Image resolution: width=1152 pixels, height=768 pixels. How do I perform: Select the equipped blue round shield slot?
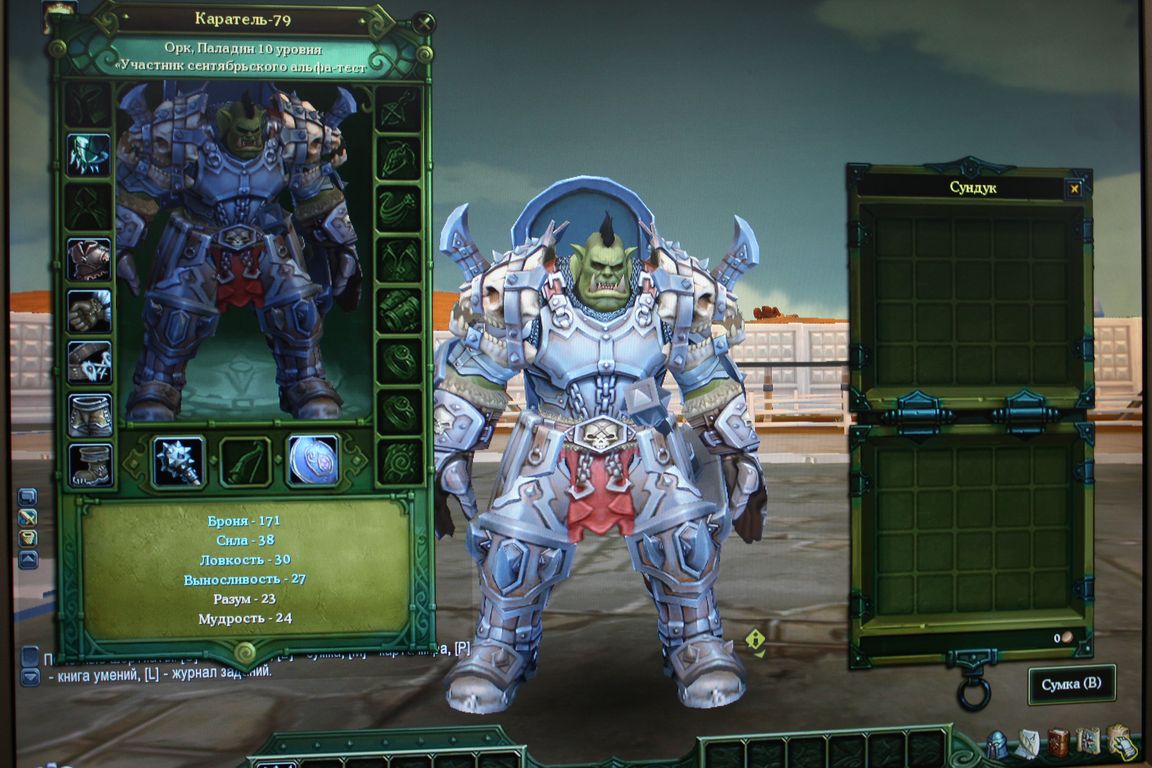pyautogui.click(x=313, y=460)
